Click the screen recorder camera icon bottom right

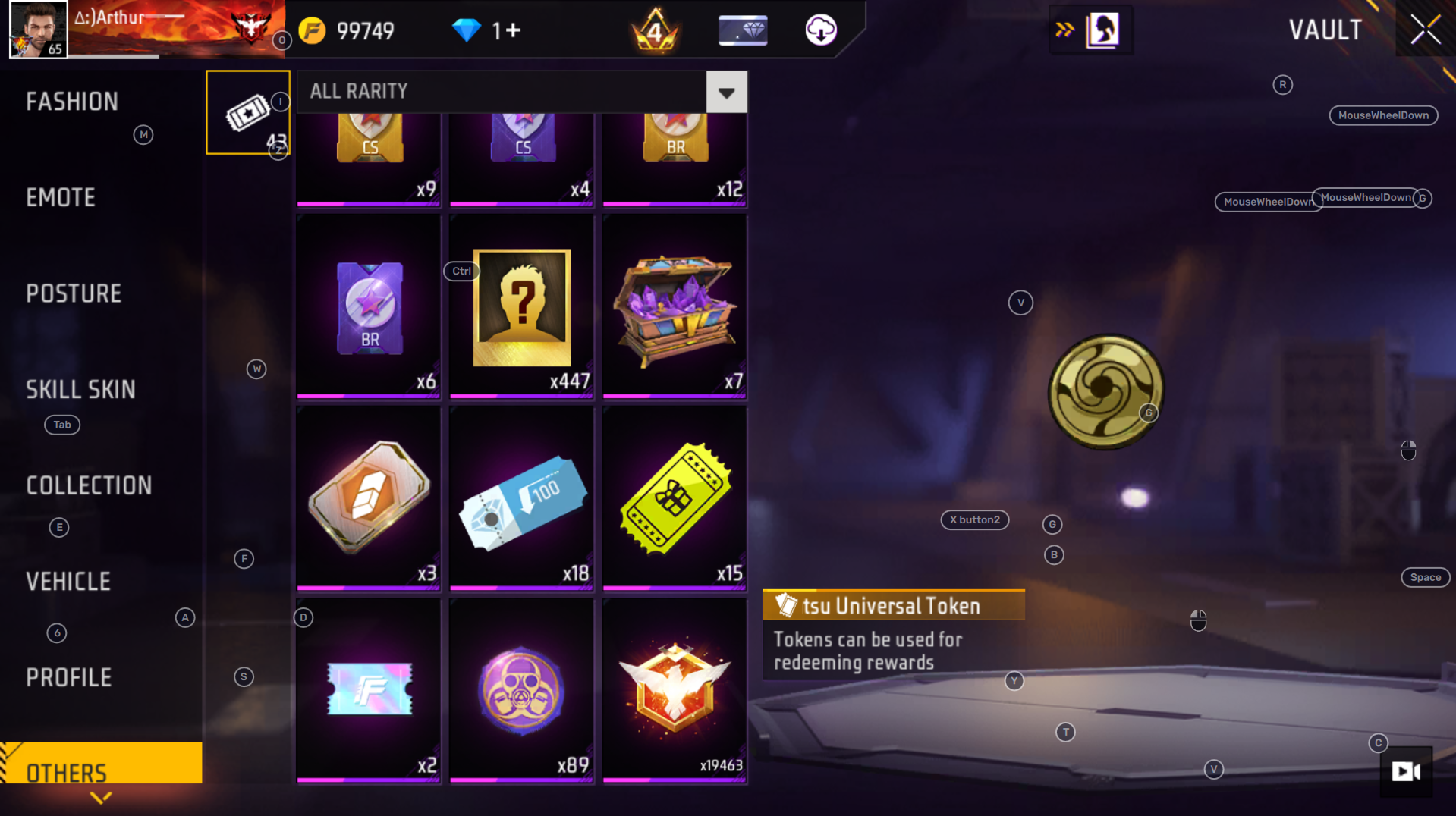[x=1407, y=772]
